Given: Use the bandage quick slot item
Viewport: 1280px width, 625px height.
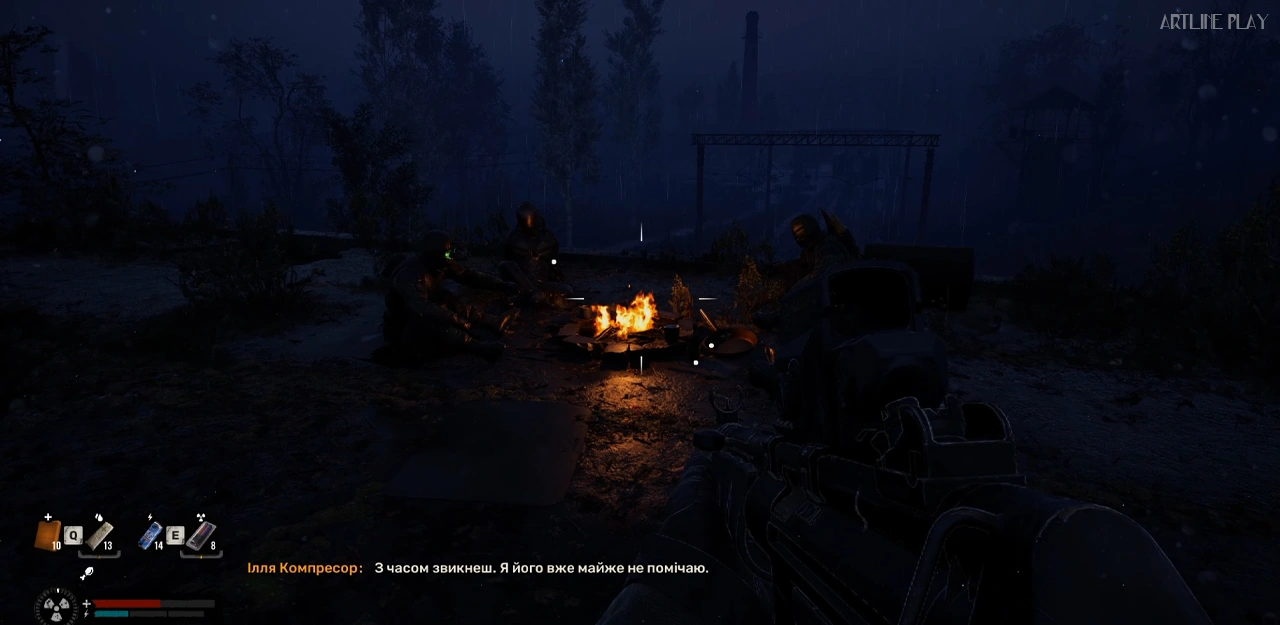Looking at the screenshot, I should [x=99, y=536].
